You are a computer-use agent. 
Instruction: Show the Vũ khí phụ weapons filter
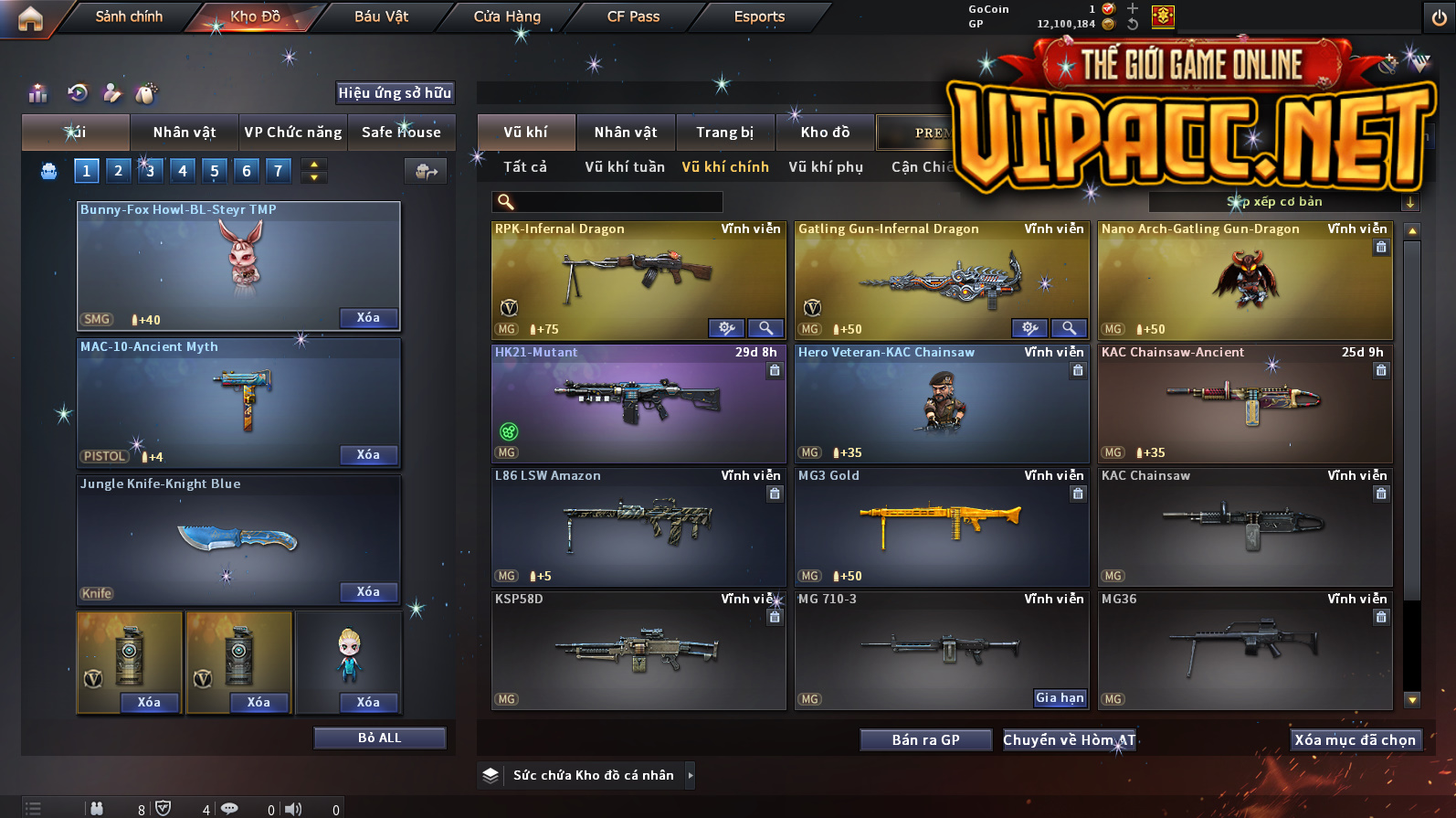tap(826, 167)
